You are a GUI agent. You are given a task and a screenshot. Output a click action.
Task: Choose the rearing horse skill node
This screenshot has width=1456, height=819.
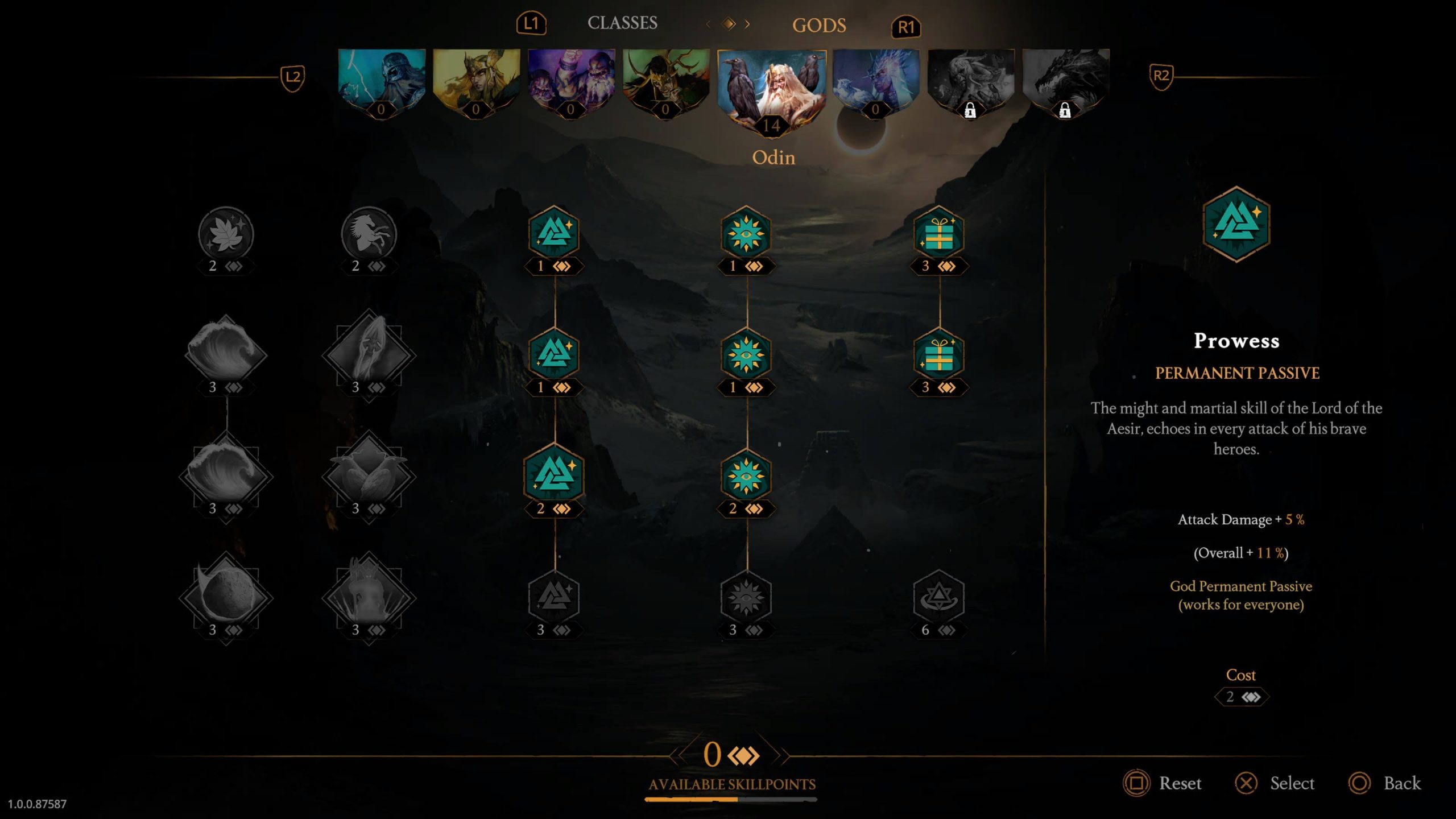pos(369,234)
